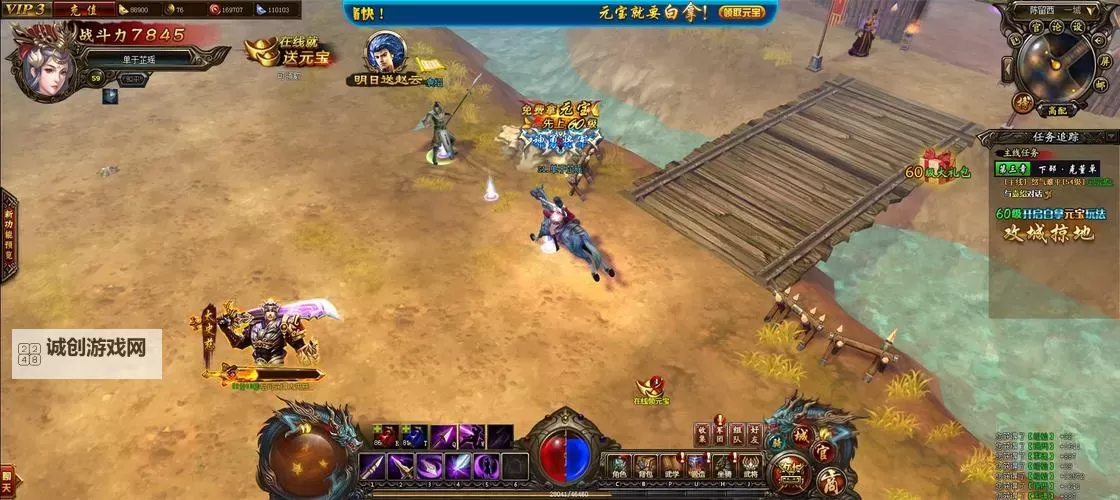Open the 坐骑 mount menu
This screenshot has height=500, width=1120.
(724, 466)
